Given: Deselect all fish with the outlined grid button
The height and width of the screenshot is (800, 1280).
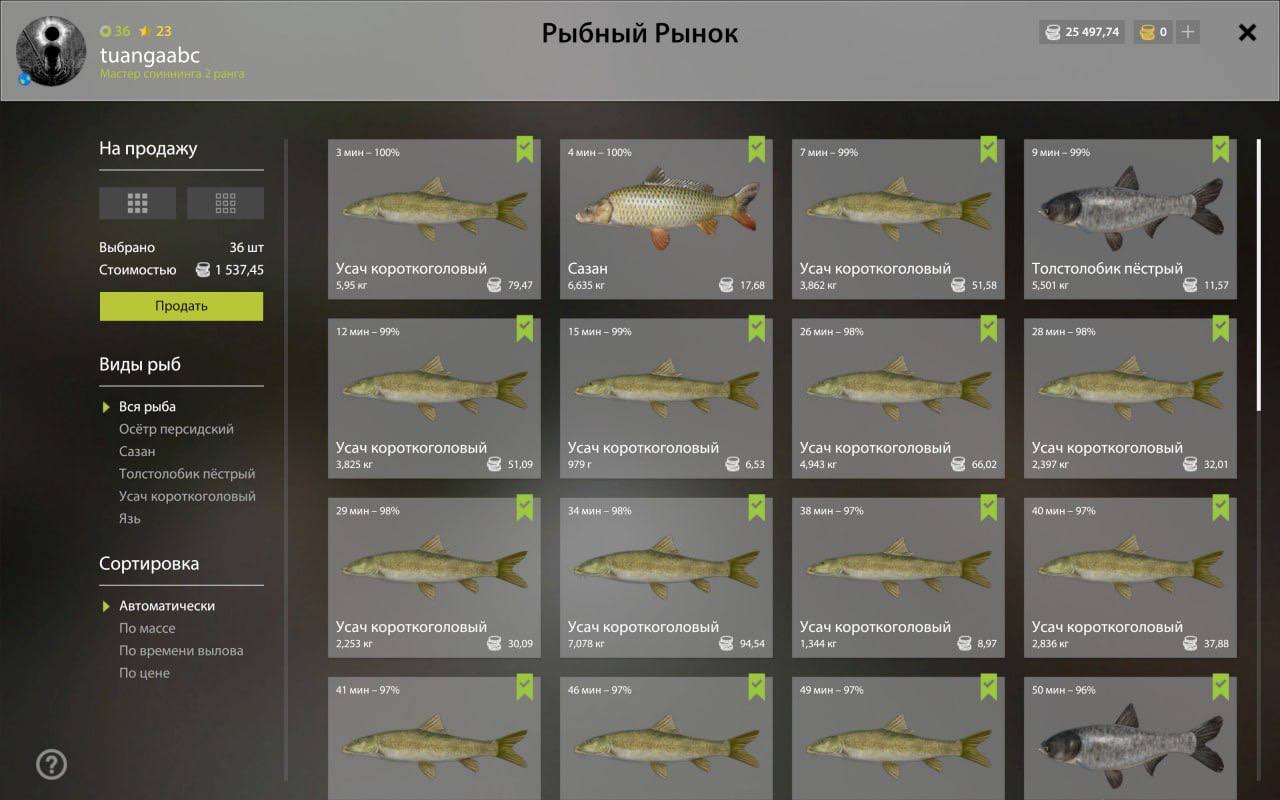Looking at the screenshot, I should click(225, 203).
